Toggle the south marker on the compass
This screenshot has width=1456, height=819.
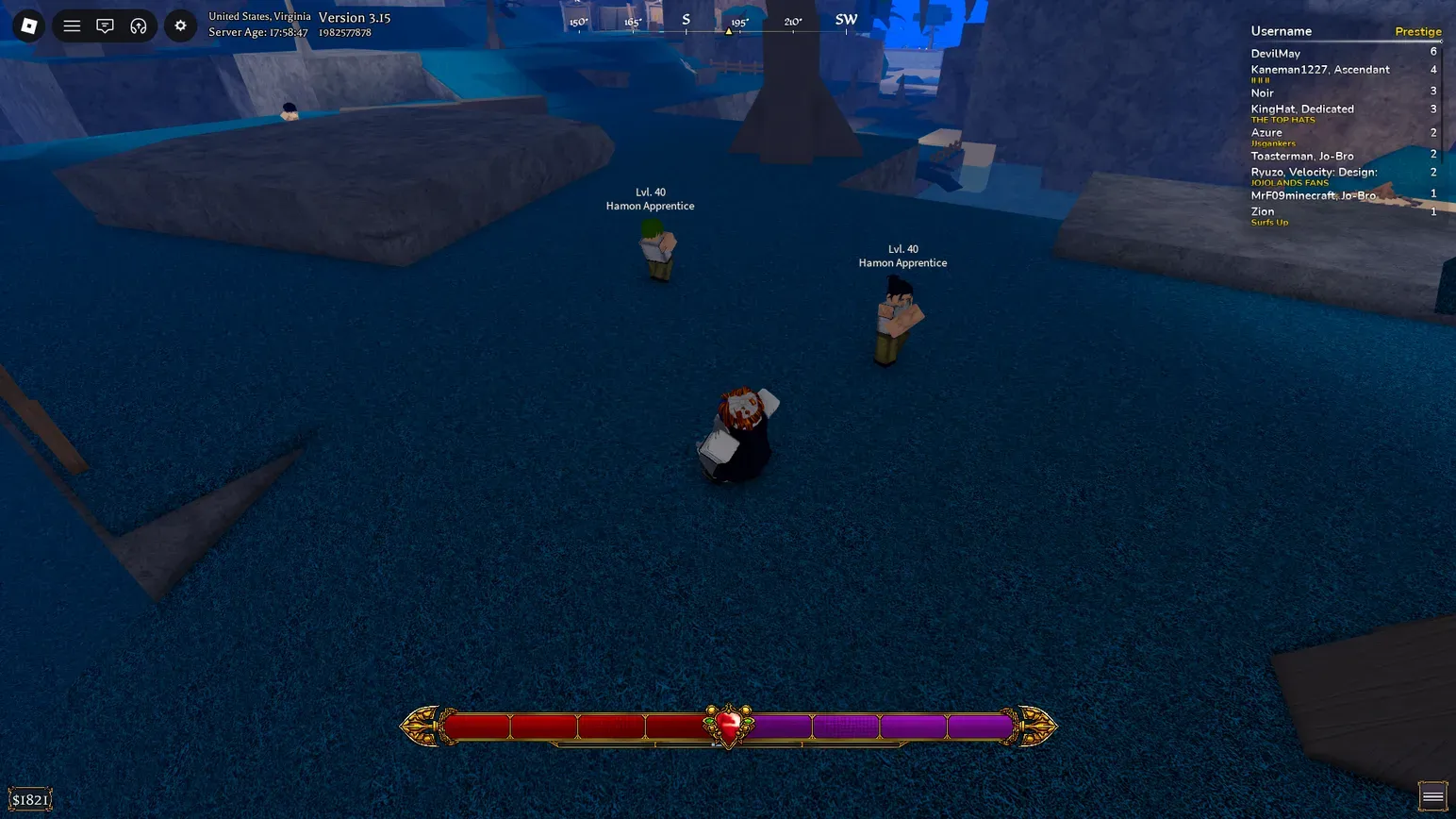pyautogui.click(x=686, y=19)
